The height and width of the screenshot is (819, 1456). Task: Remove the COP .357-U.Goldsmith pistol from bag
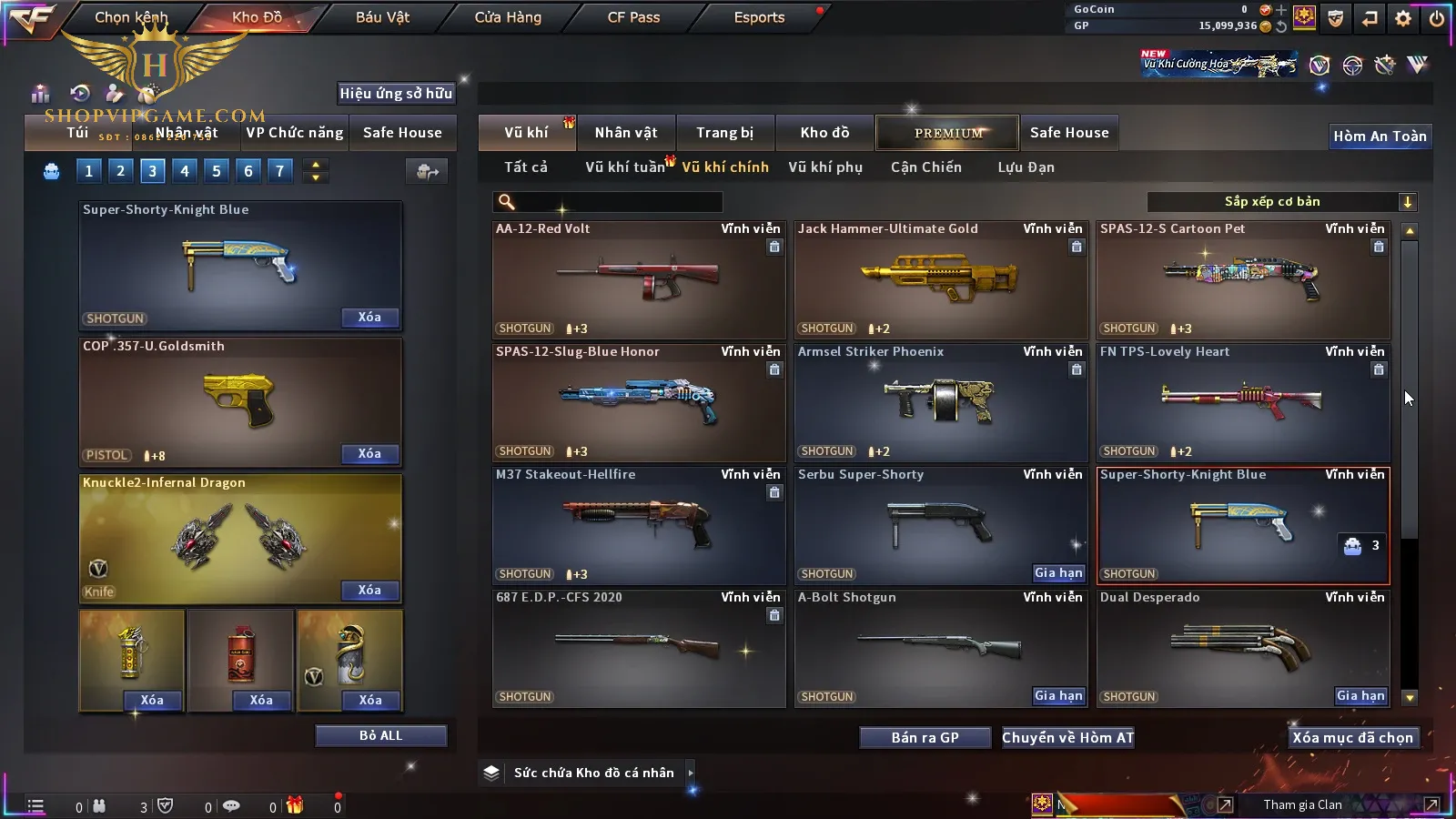369,454
